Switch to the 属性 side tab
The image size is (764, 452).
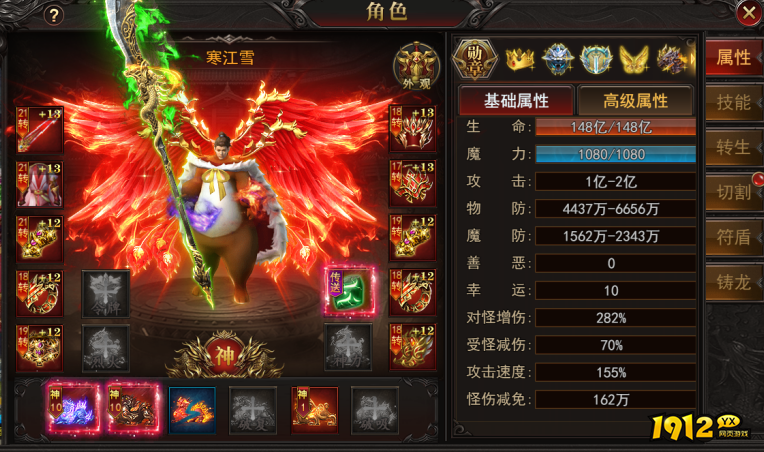(x=733, y=58)
